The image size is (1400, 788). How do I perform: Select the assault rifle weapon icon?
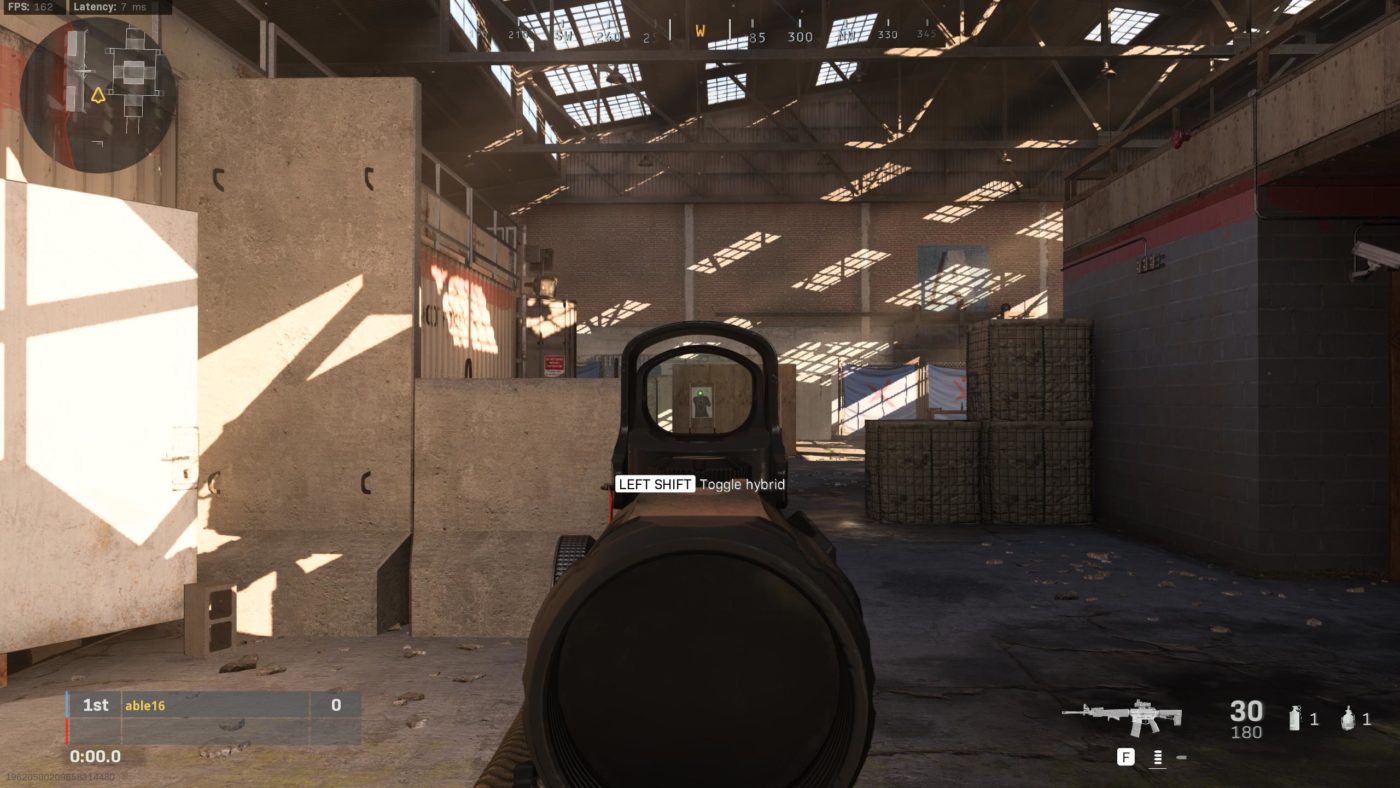click(1122, 717)
